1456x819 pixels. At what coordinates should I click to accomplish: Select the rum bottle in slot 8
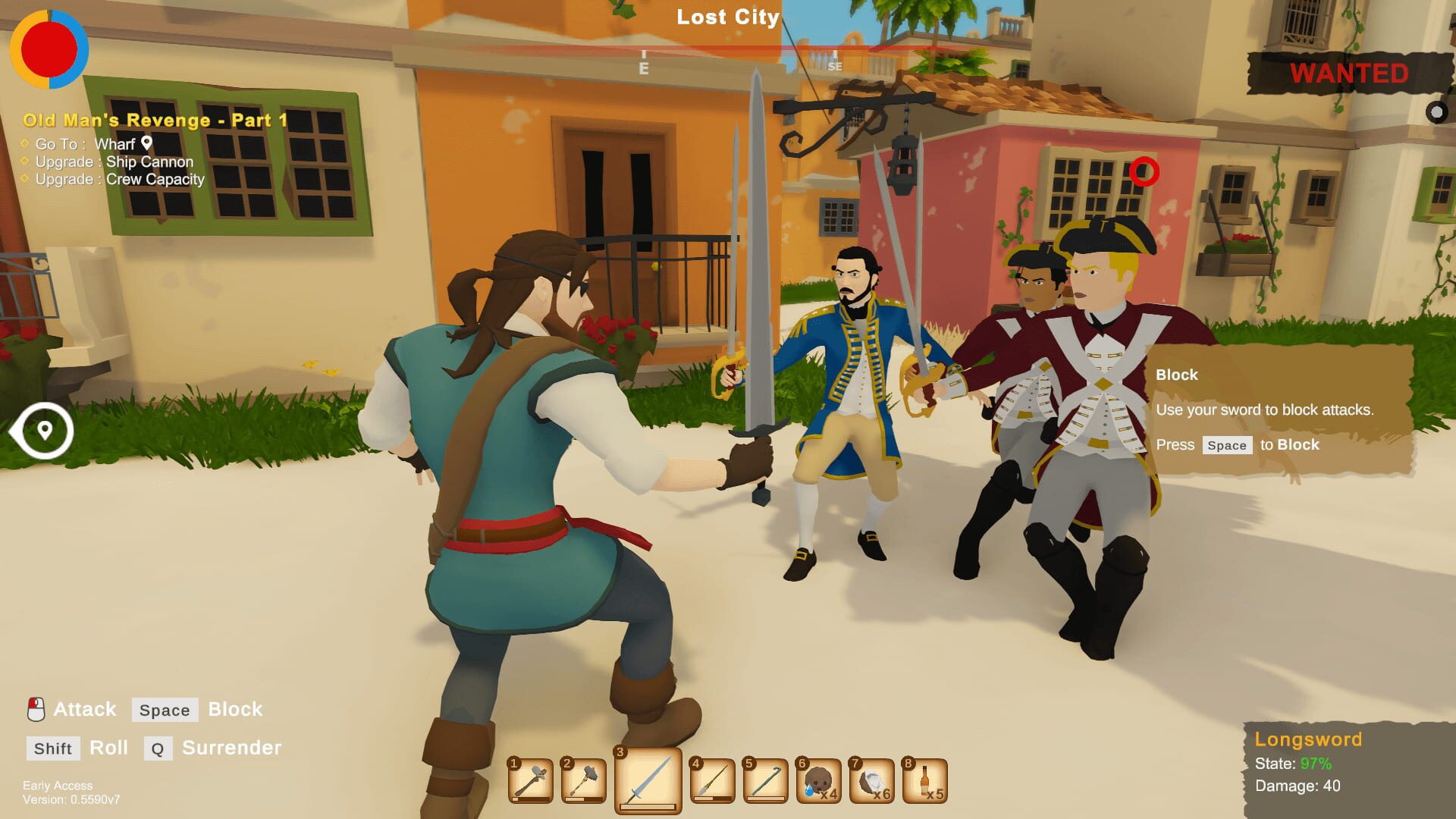(x=924, y=780)
